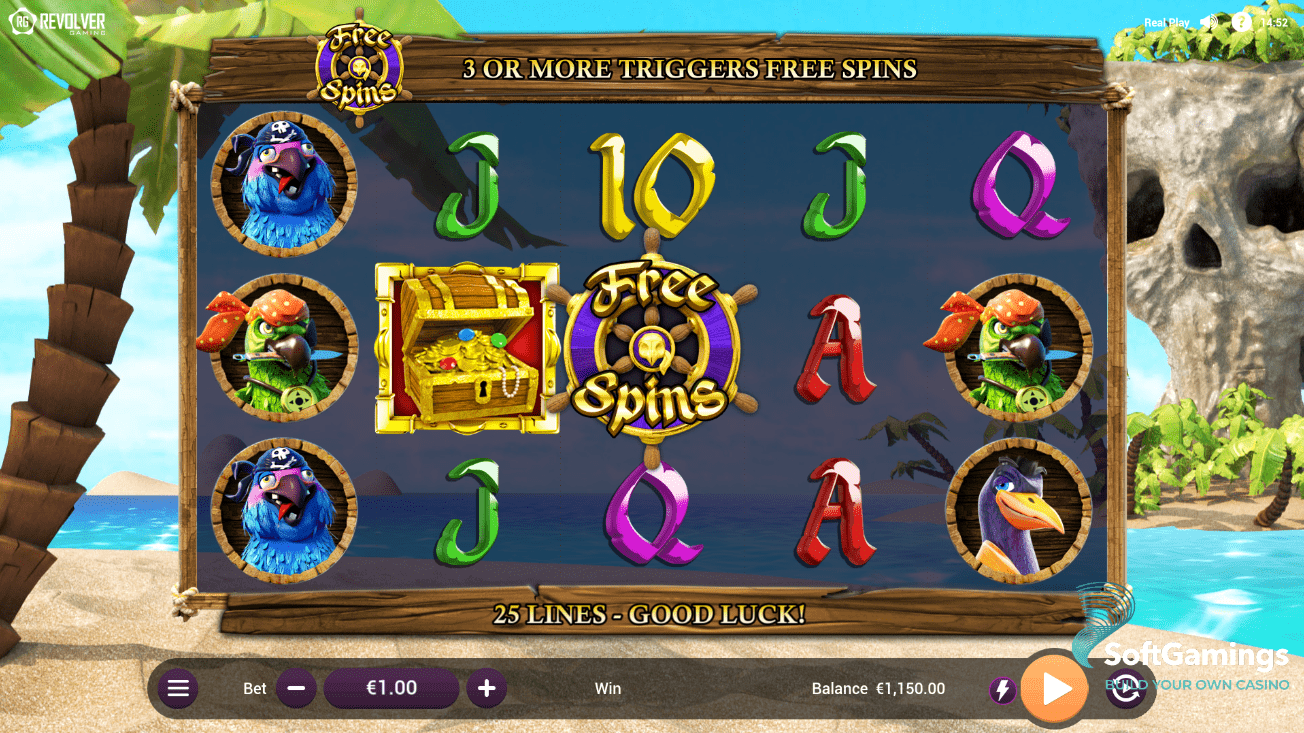
Task: Open the hamburger menu
Action: 178,688
